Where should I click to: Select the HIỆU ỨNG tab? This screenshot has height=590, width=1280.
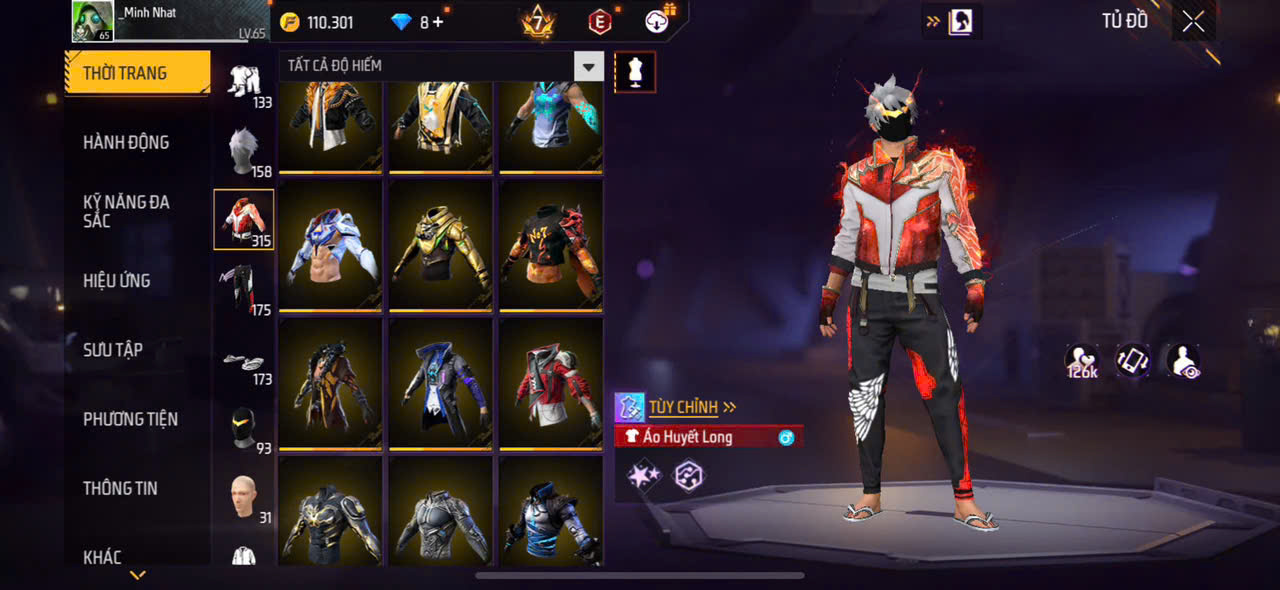[x=117, y=281]
